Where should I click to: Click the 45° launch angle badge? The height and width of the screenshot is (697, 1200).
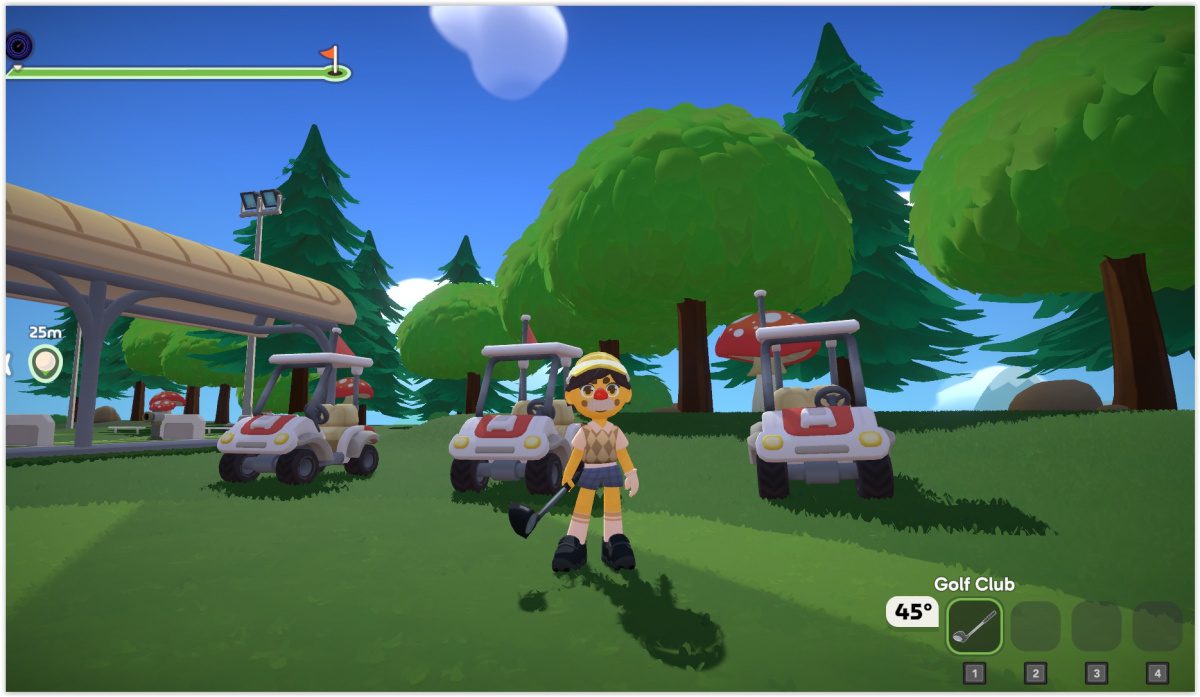tap(912, 611)
